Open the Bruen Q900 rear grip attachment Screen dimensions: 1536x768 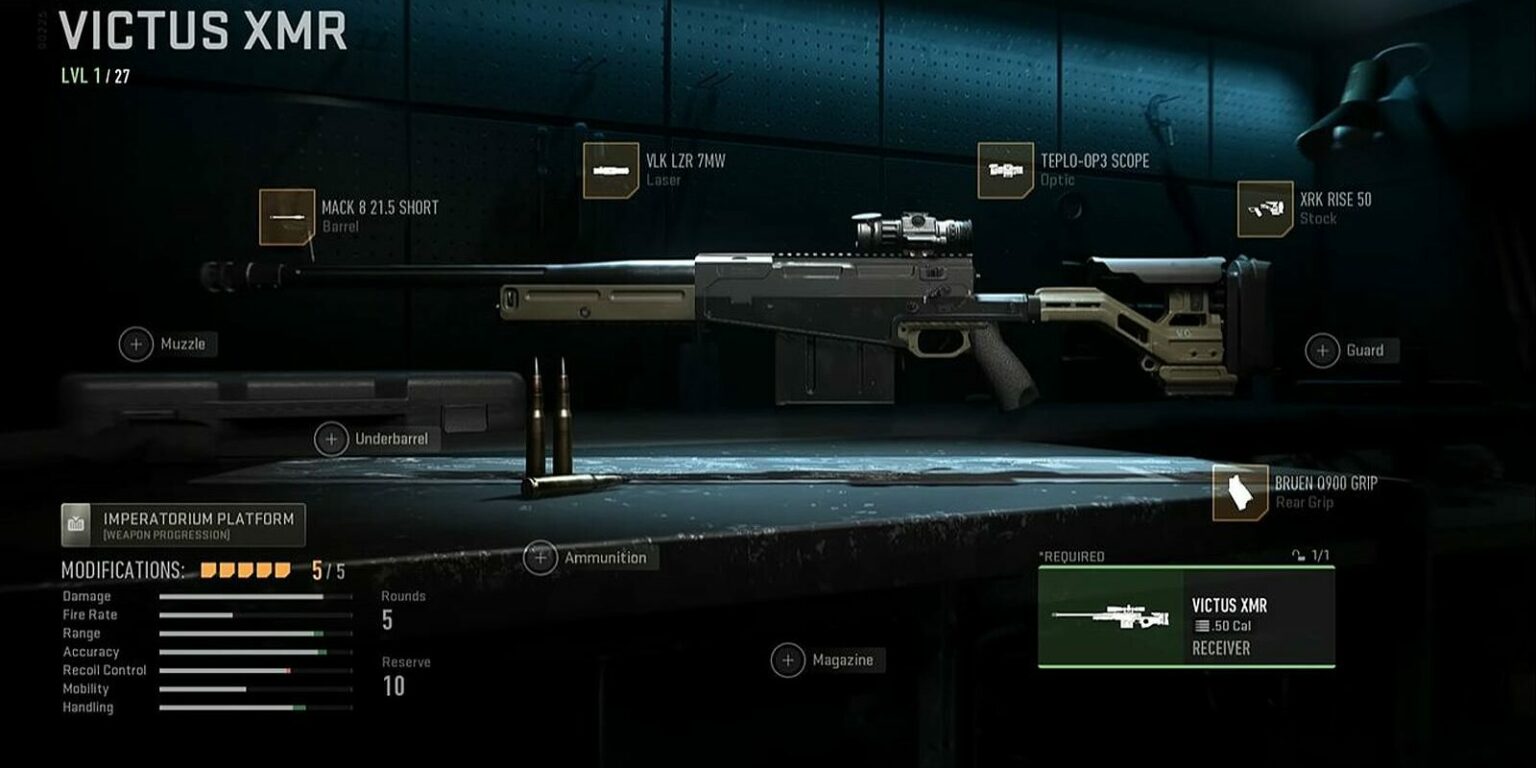(x=1238, y=492)
